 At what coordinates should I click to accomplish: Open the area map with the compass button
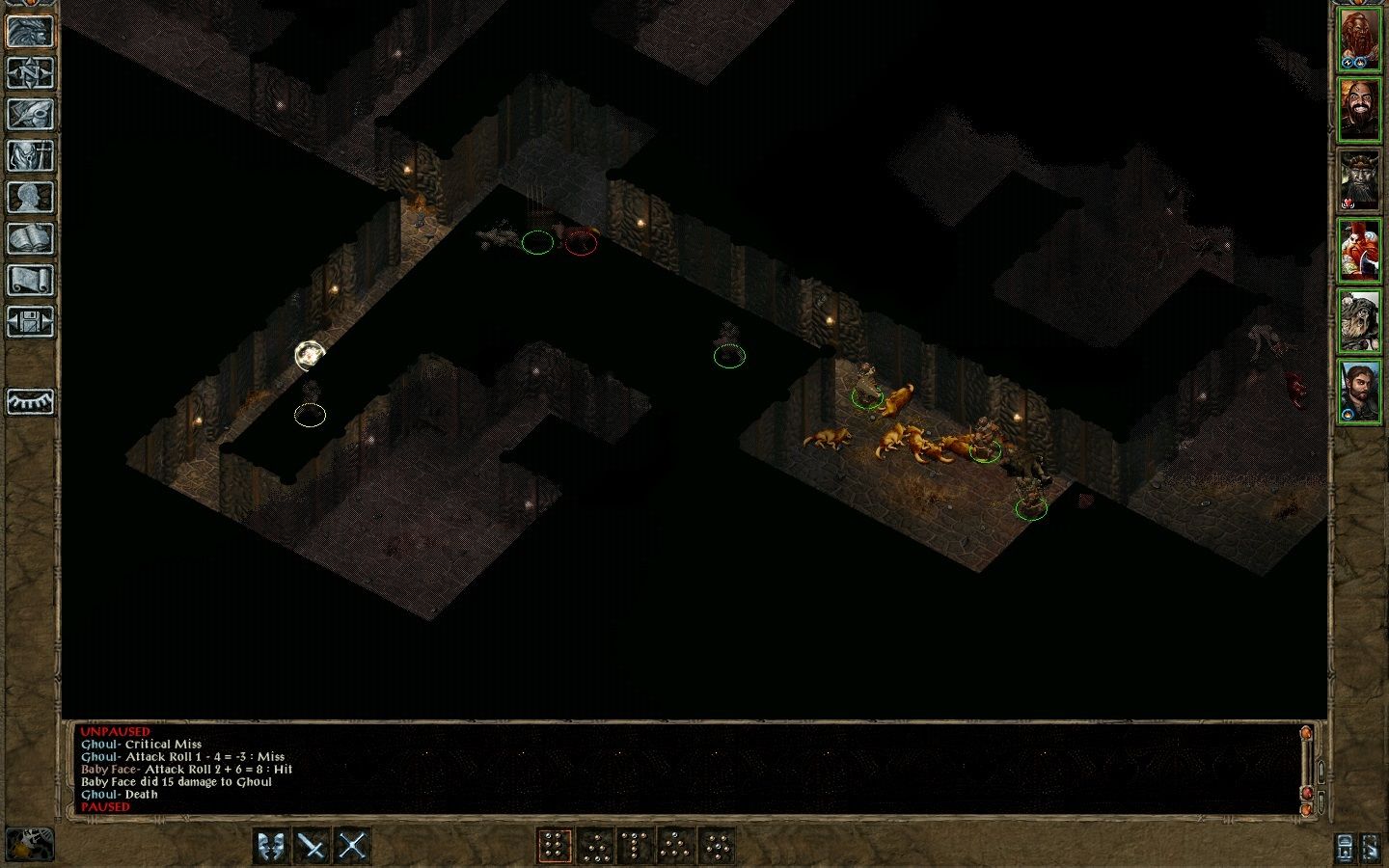click(x=30, y=73)
